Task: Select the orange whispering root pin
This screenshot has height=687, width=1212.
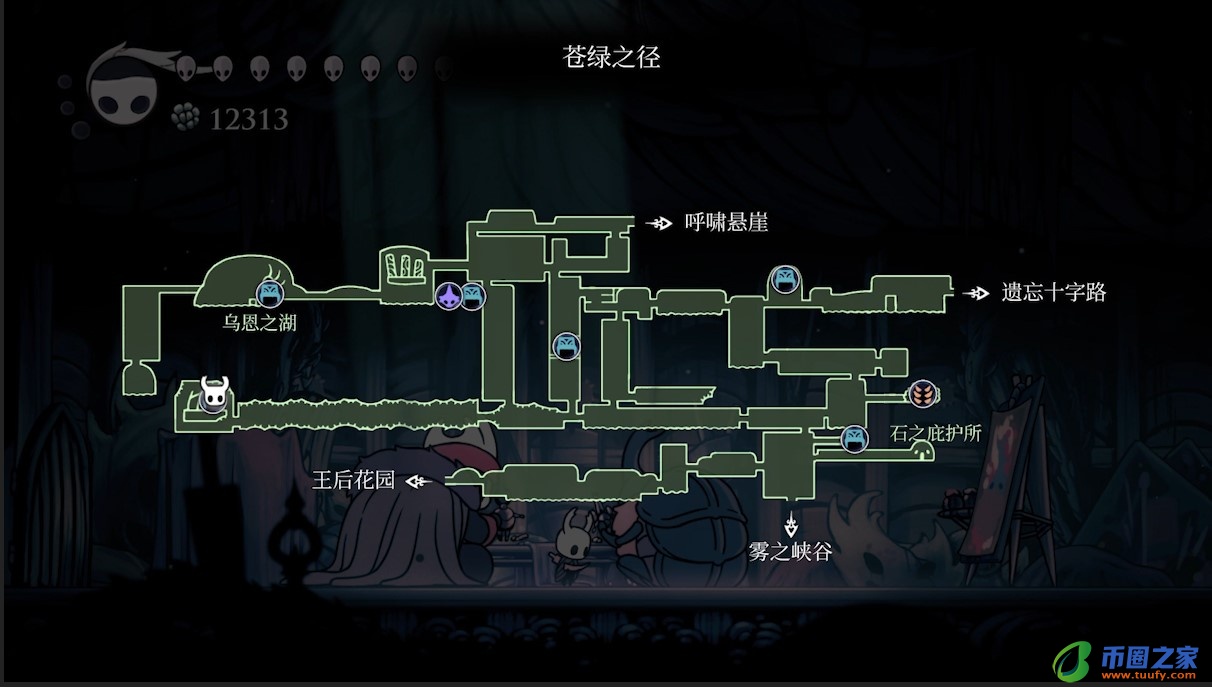Action: (921, 394)
